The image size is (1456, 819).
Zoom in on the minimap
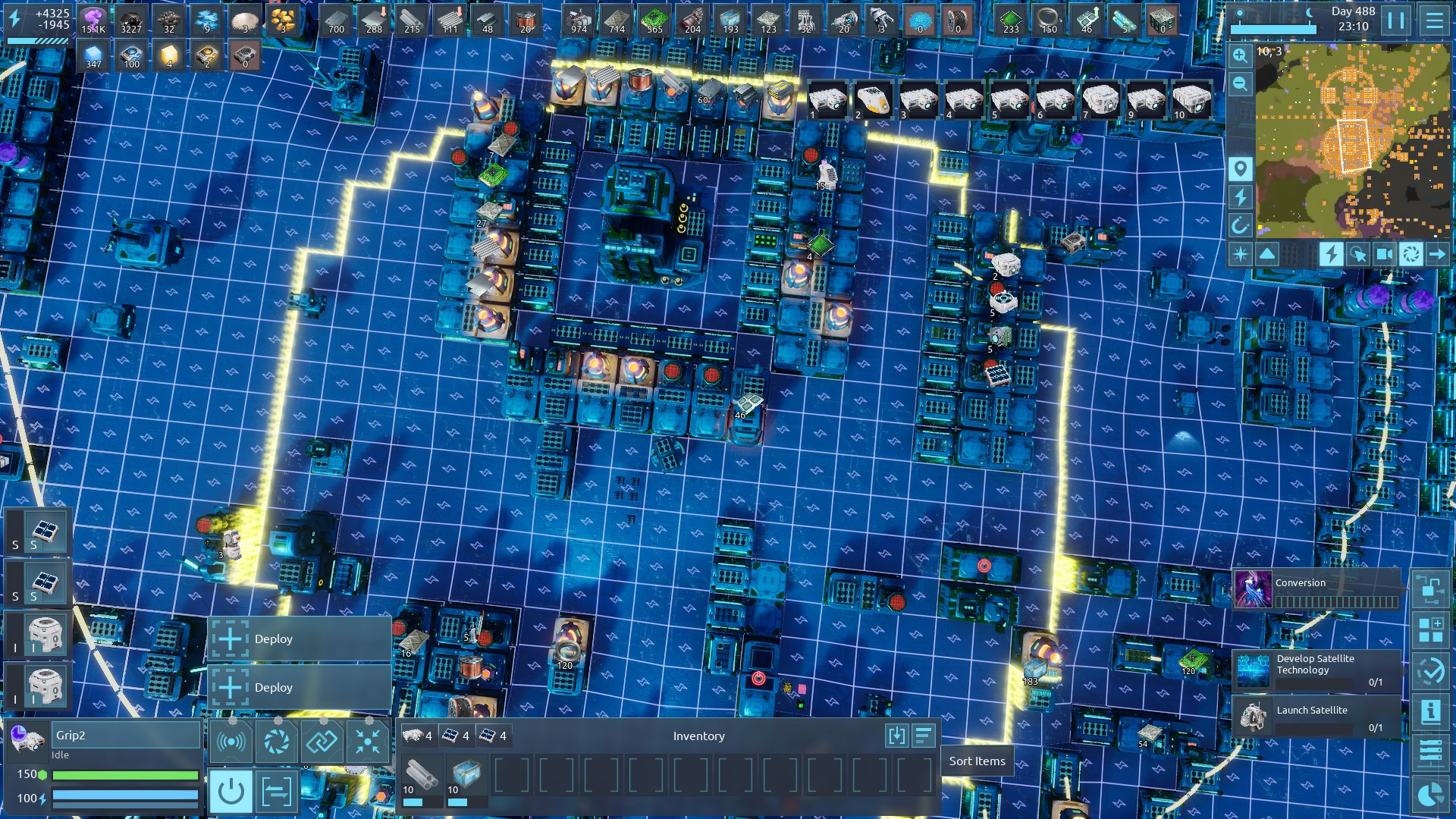click(1240, 55)
